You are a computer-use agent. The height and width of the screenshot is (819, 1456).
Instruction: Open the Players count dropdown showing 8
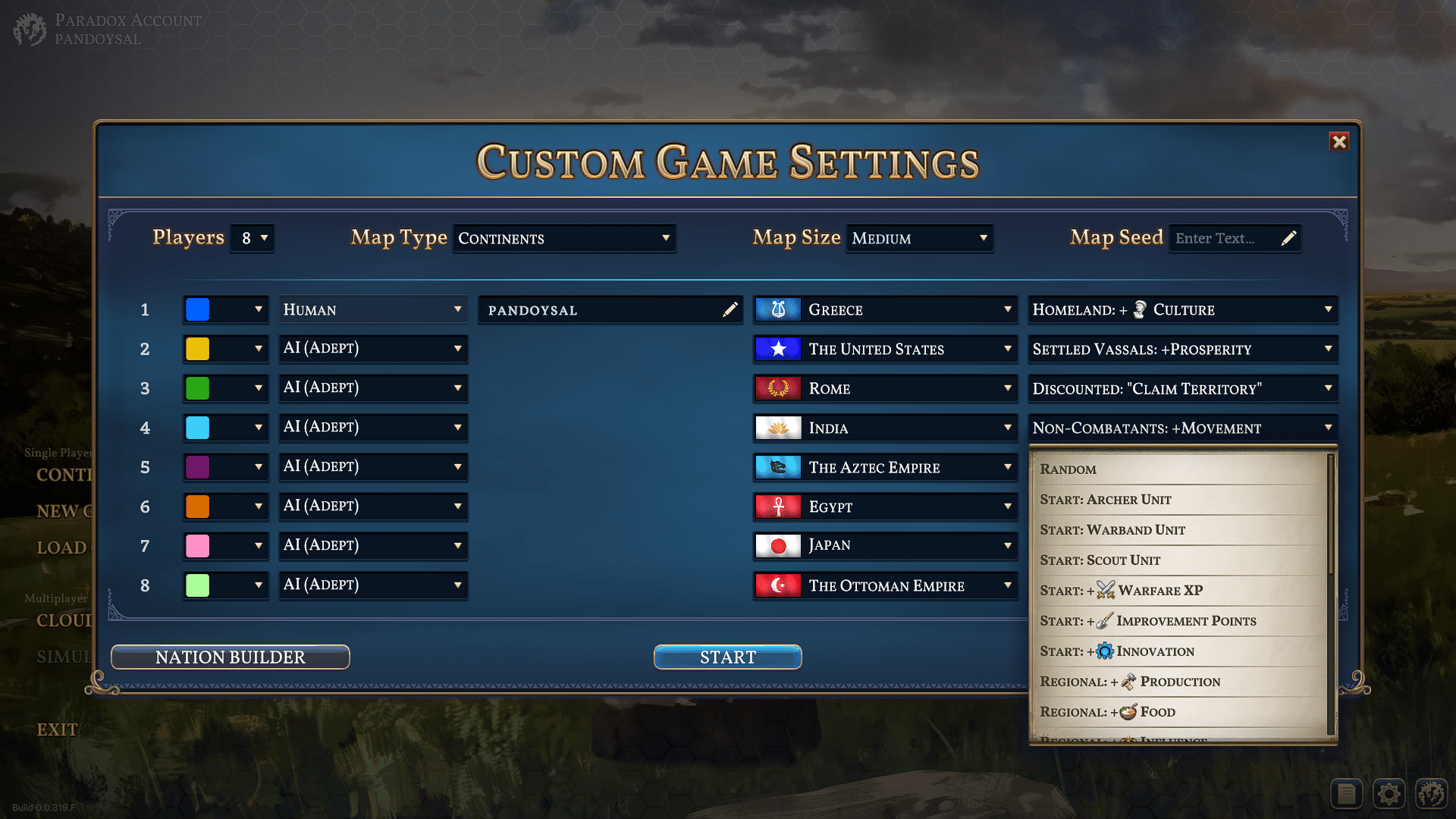(x=252, y=237)
